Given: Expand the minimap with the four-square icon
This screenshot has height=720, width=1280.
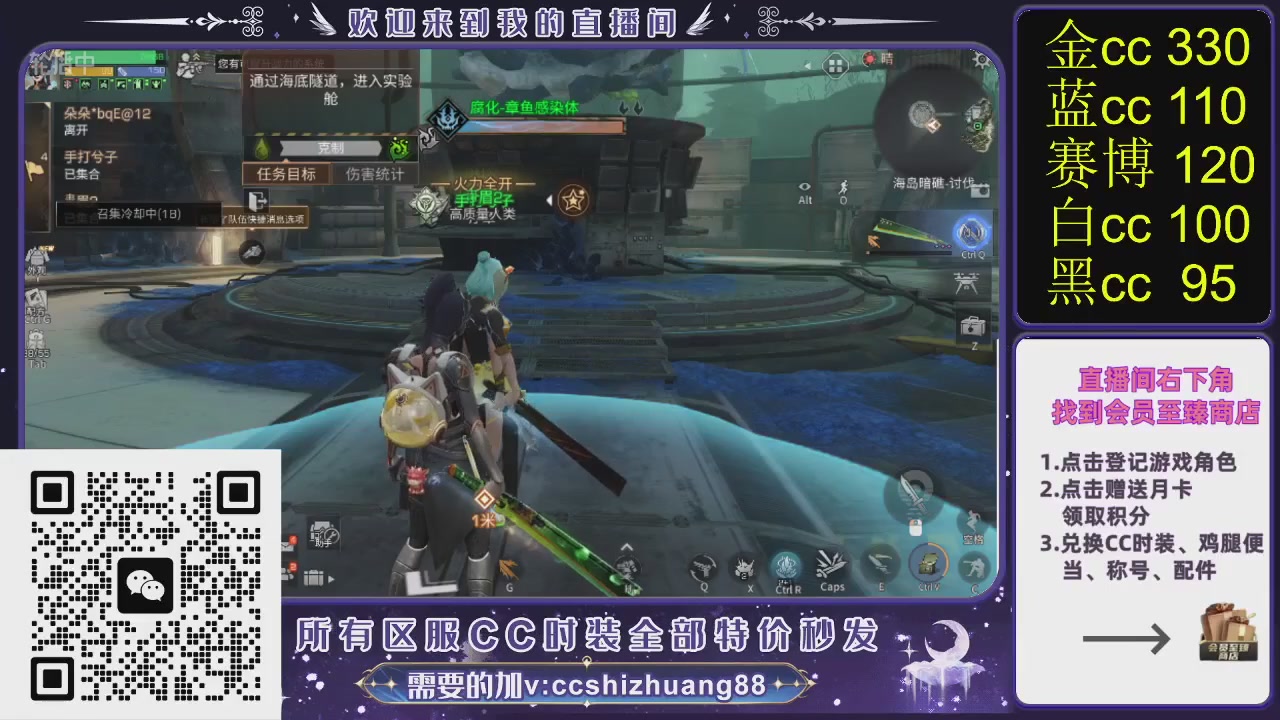Looking at the screenshot, I should coord(836,64).
